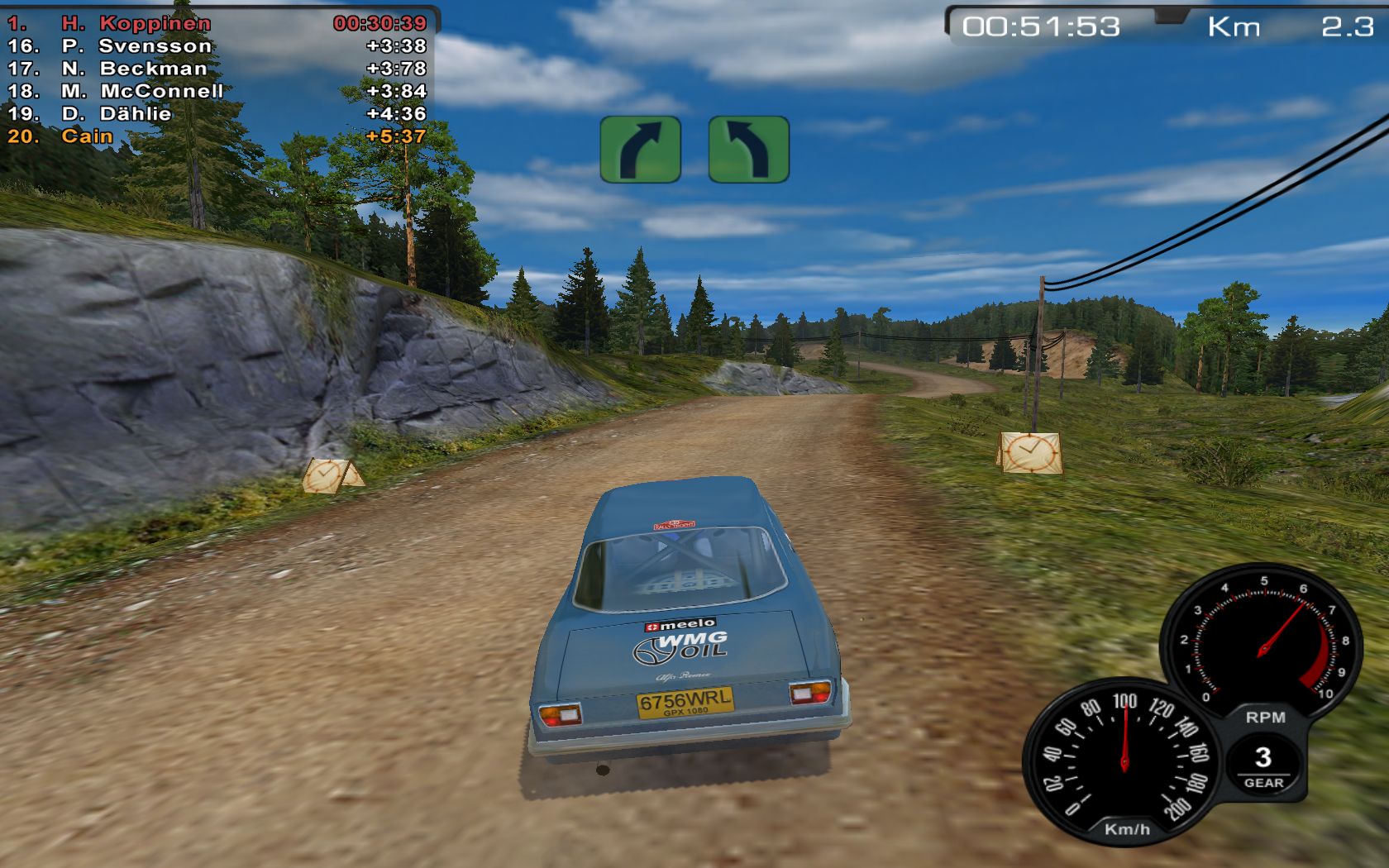Highlight Cain's orange standings row

pyautogui.click(x=217, y=136)
